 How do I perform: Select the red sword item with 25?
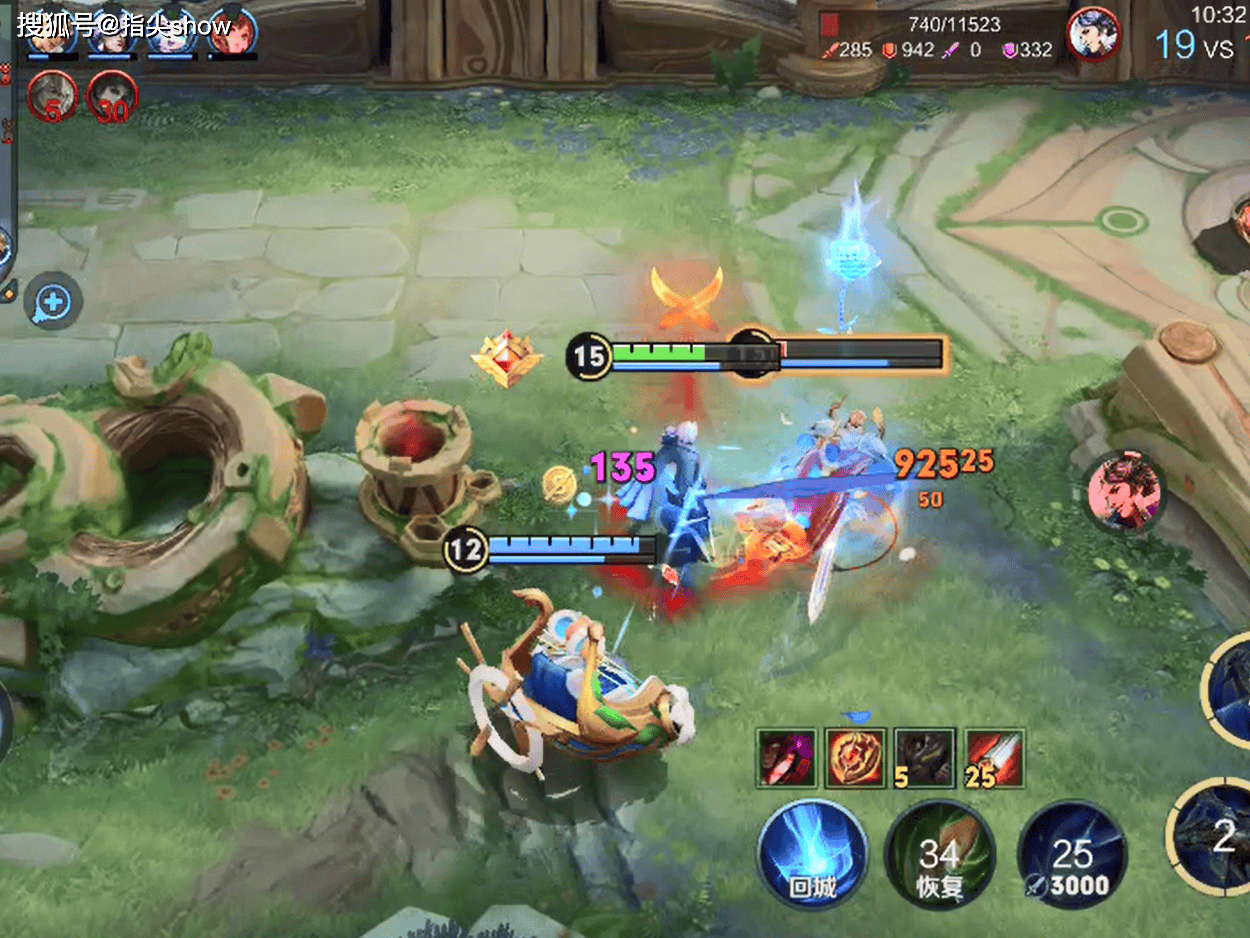pos(994,758)
